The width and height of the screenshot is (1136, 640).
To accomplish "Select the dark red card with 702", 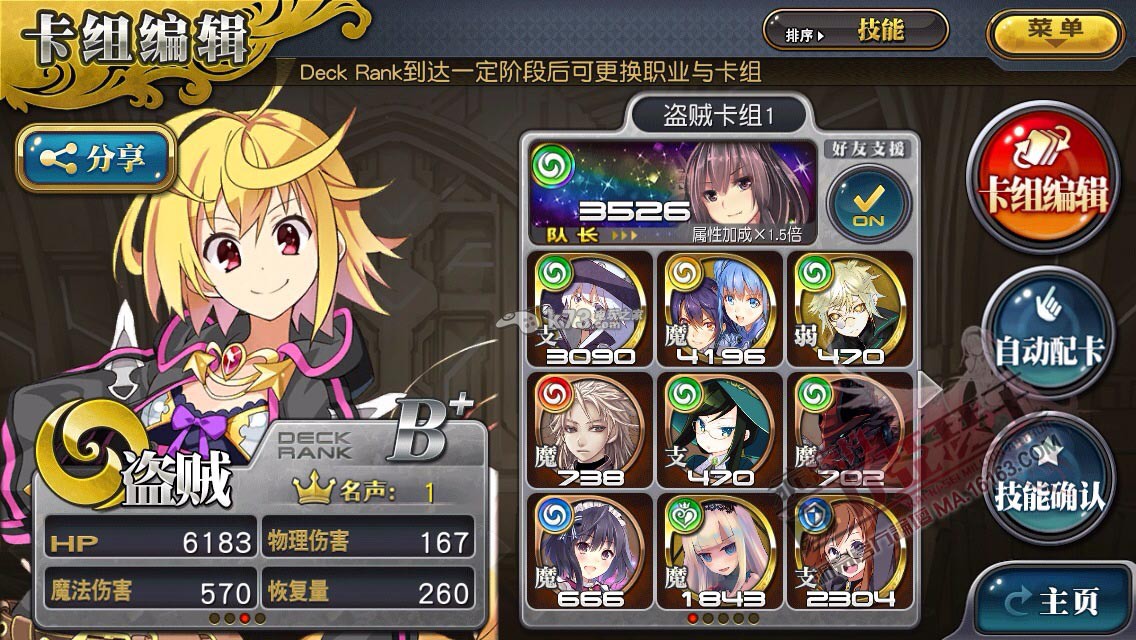I will click(x=849, y=430).
